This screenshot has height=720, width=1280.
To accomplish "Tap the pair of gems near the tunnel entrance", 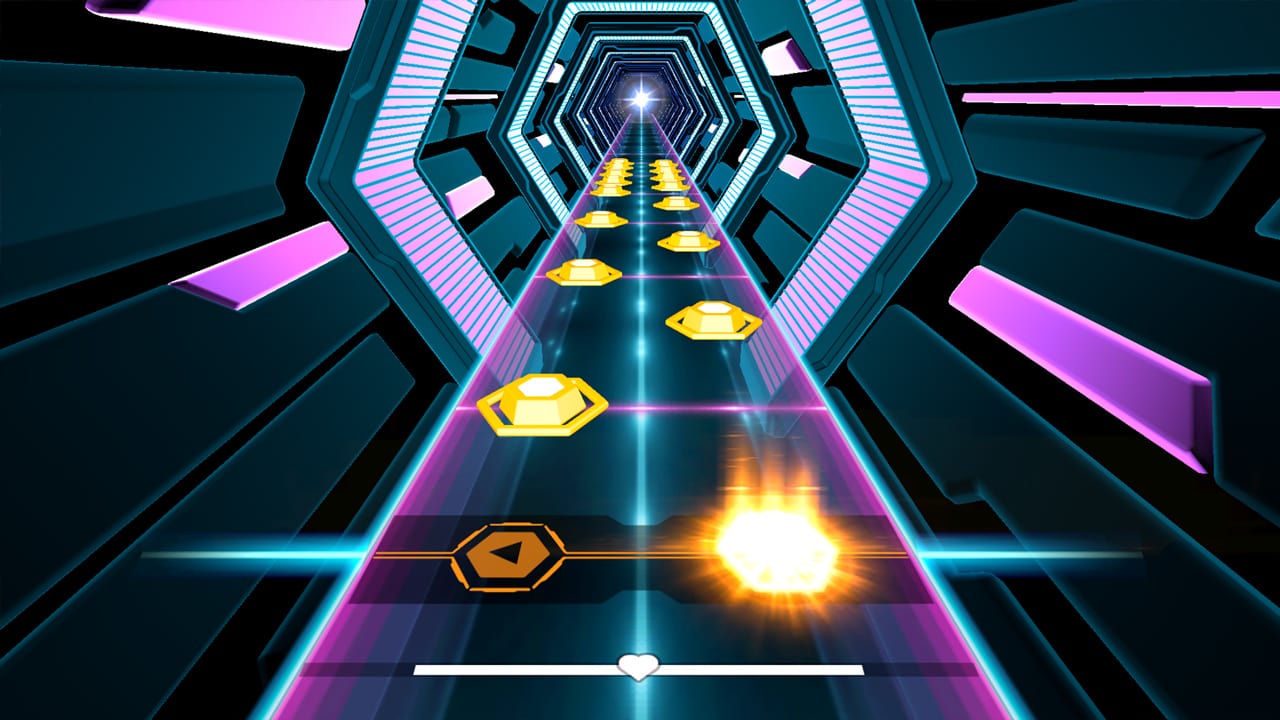I will (640, 171).
